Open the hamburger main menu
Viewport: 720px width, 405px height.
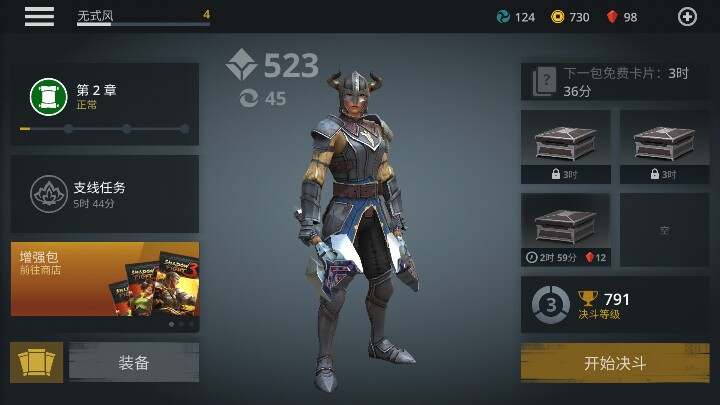point(40,16)
